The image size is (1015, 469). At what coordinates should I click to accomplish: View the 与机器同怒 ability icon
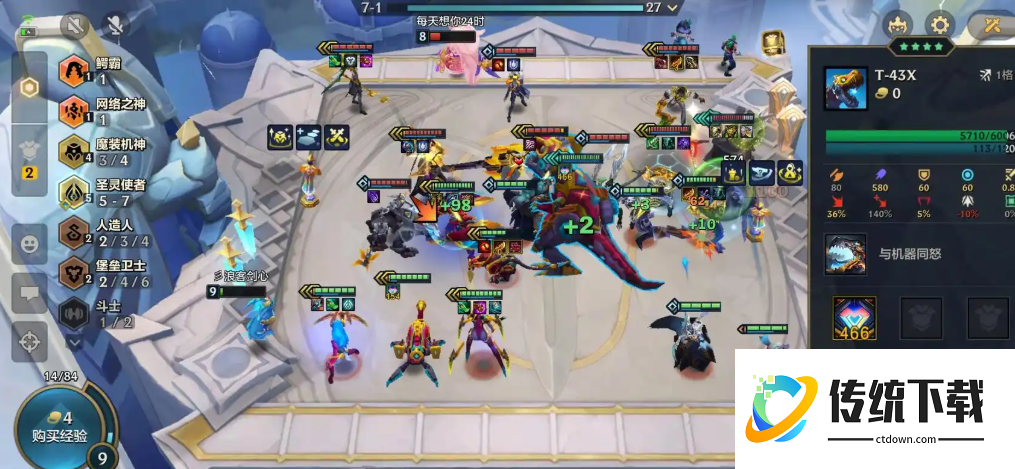[846, 254]
